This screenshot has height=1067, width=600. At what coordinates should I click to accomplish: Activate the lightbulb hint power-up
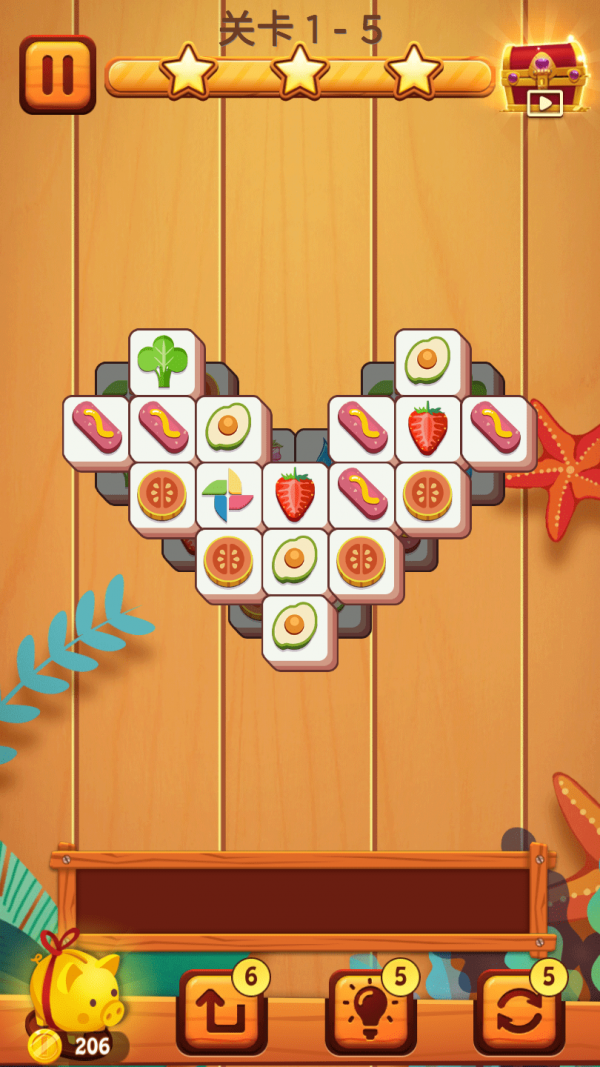tap(370, 1011)
